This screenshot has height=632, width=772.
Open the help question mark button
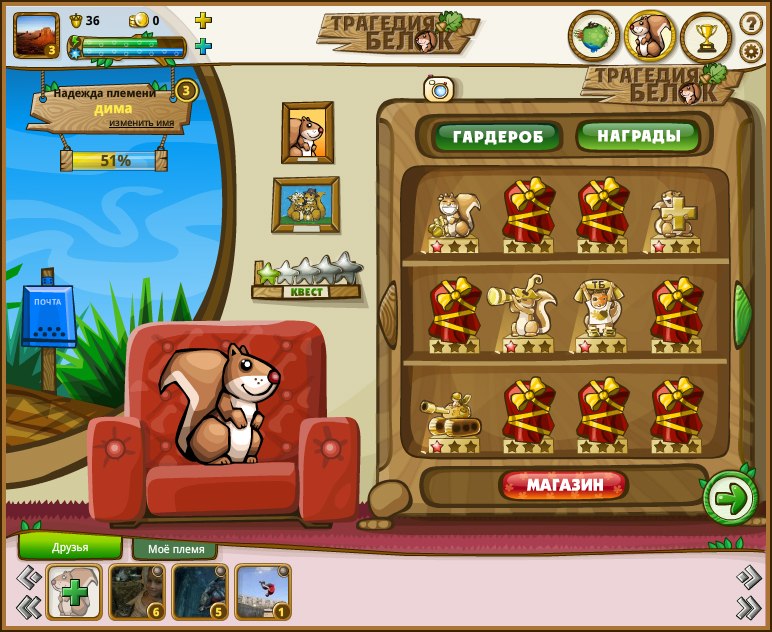pos(751,23)
